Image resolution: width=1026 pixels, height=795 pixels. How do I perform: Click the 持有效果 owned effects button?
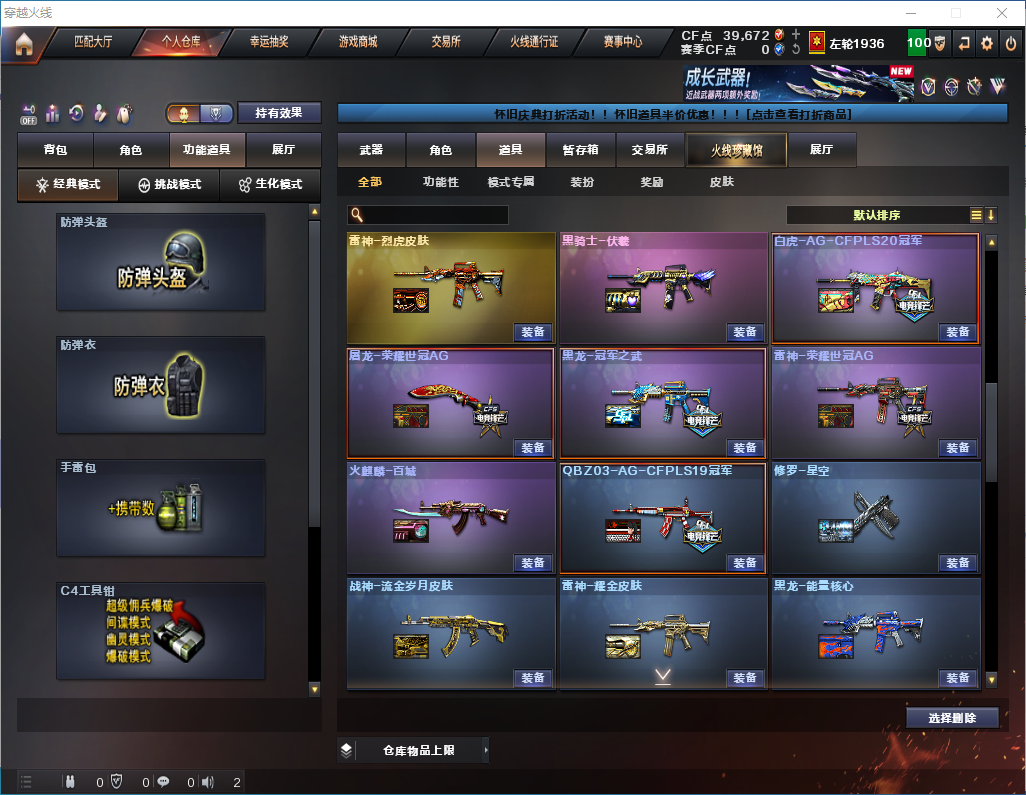coord(278,113)
